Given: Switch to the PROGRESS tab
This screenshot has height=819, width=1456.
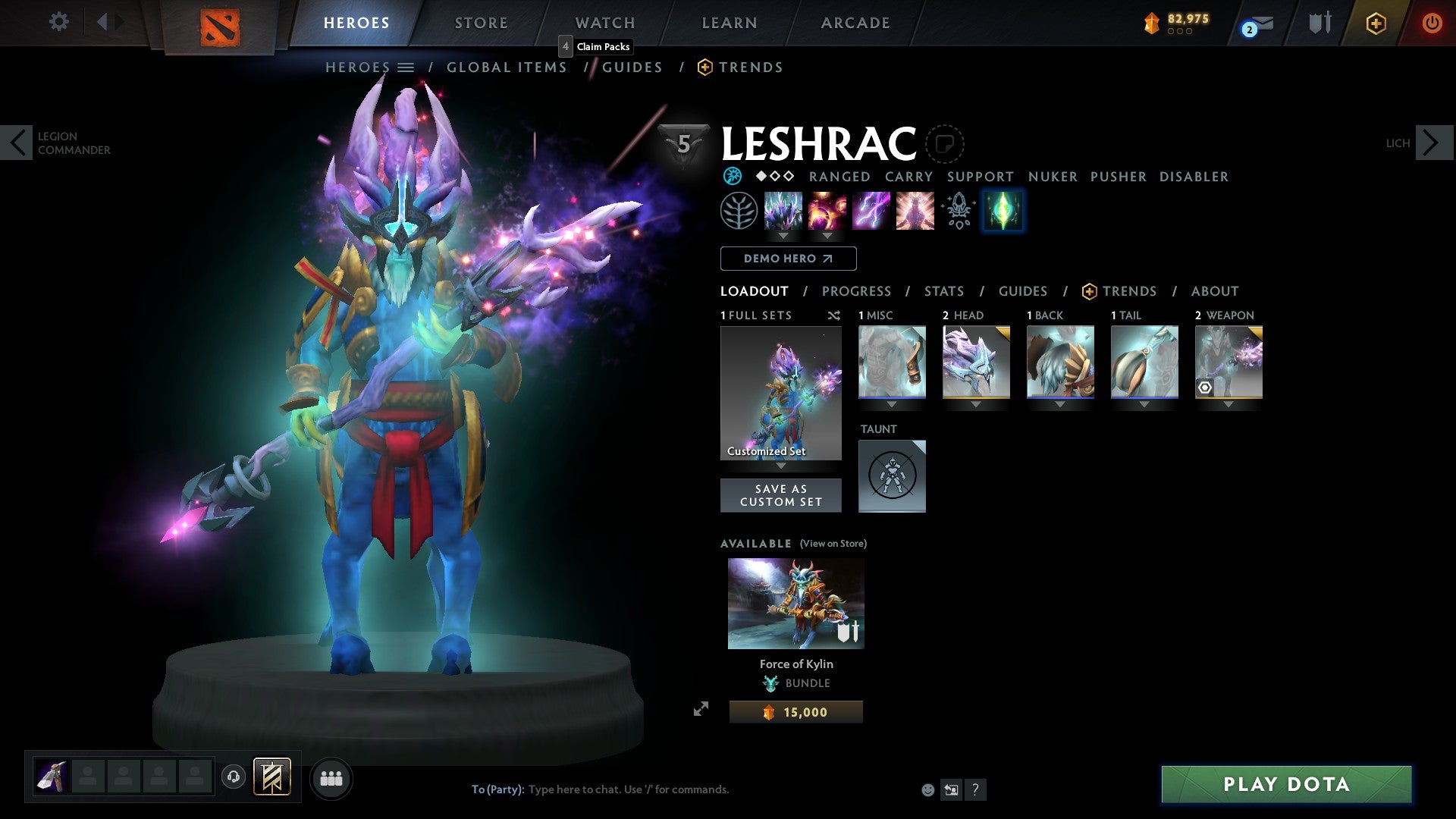Looking at the screenshot, I should tap(857, 291).
